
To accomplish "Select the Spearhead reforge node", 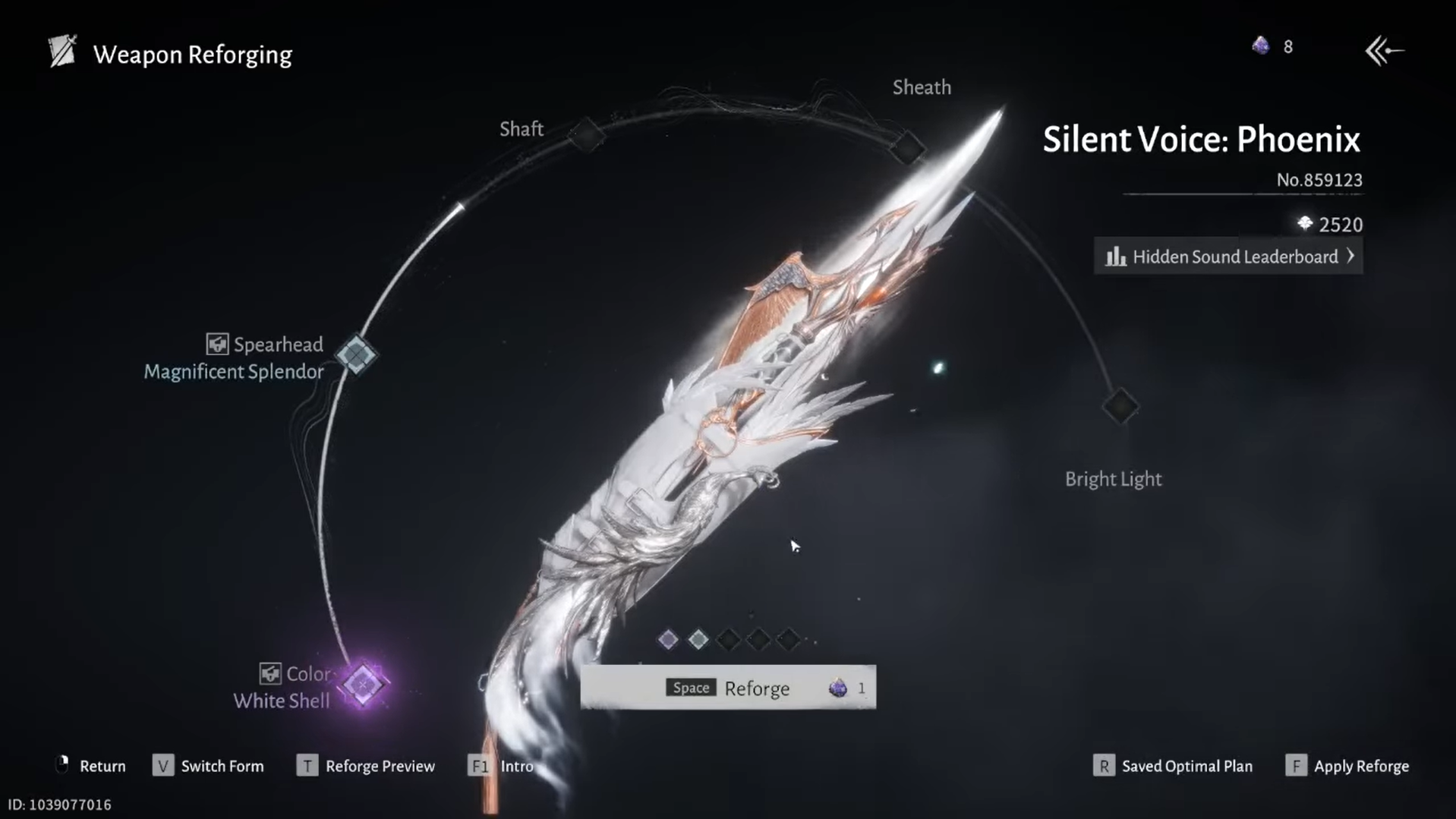I will (356, 354).
